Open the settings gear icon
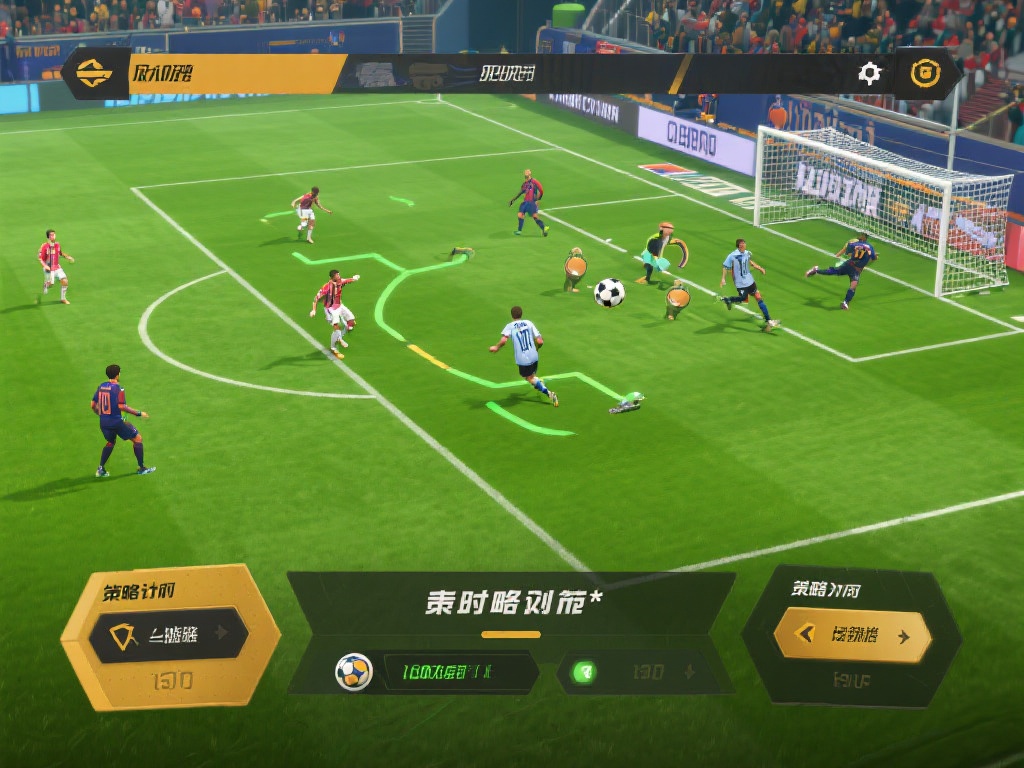This screenshot has height=768, width=1024. 870,73
